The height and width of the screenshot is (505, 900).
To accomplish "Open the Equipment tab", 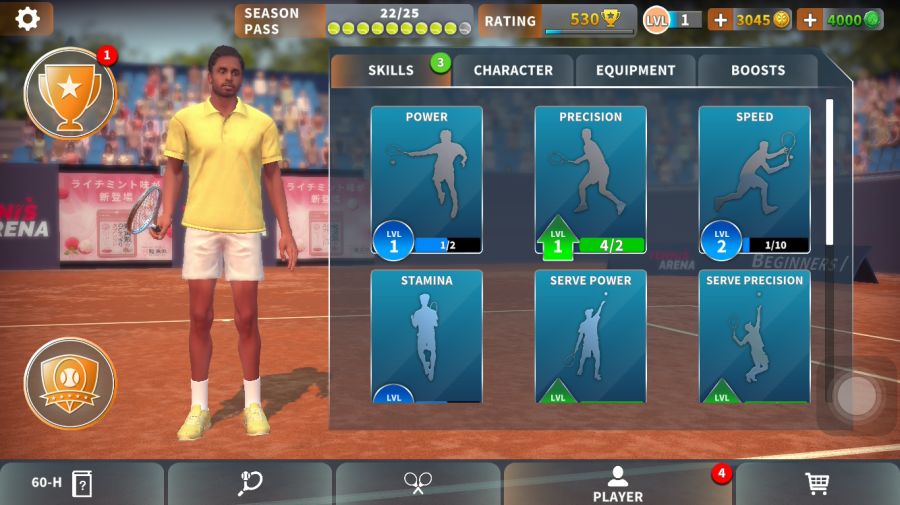I will coord(636,70).
